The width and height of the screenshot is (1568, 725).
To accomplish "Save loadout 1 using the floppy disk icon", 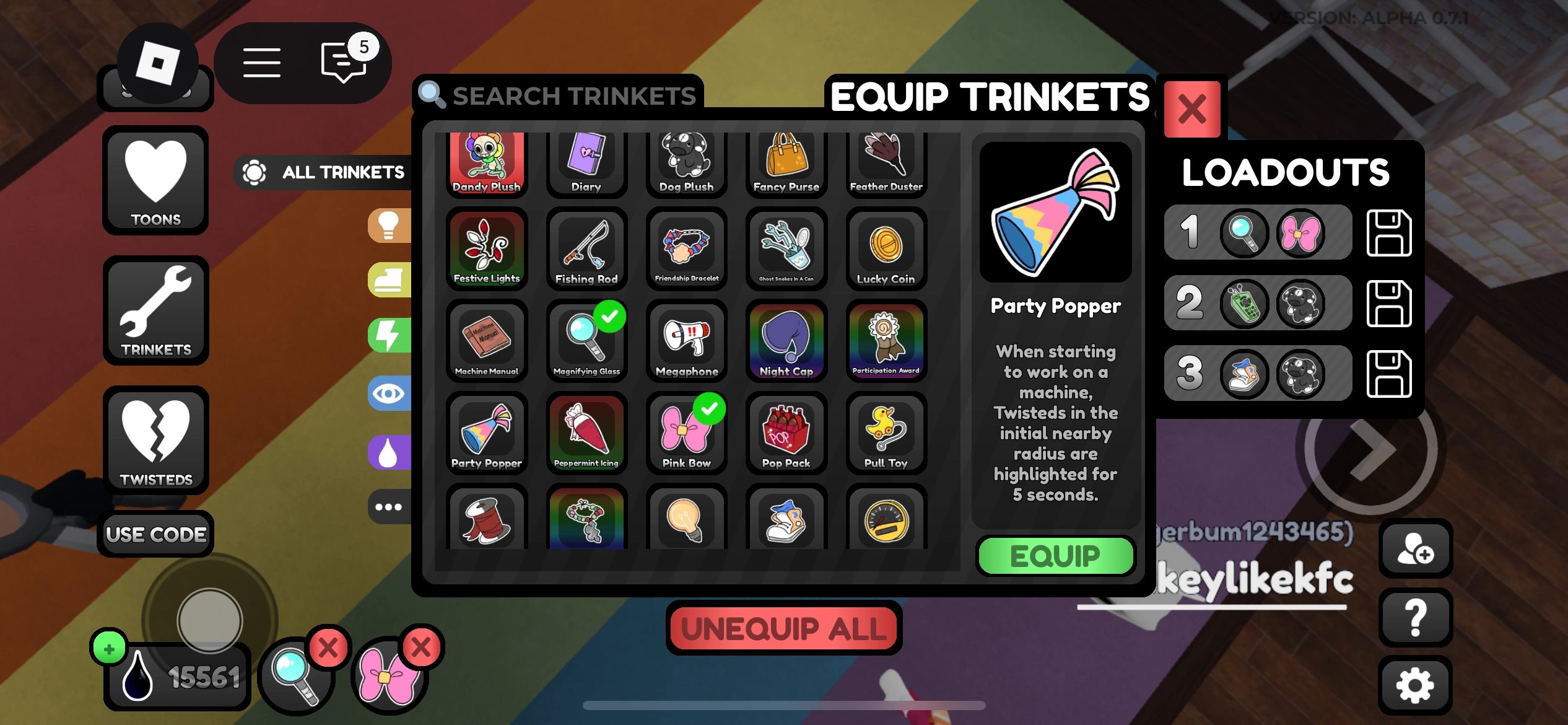I will [1390, 232].
